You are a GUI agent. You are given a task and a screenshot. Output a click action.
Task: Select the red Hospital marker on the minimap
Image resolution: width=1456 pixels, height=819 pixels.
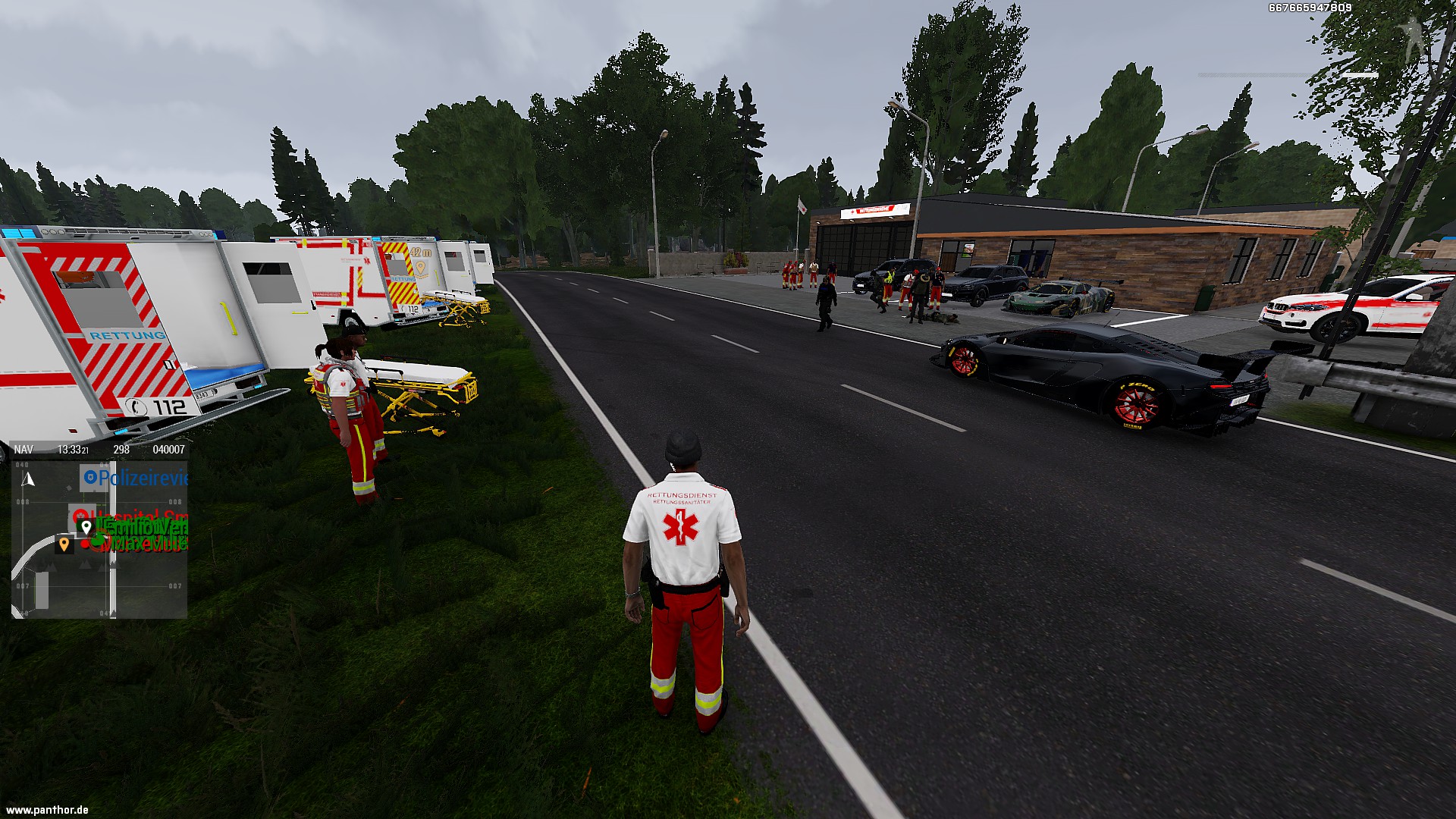click(x=80, y=516)
